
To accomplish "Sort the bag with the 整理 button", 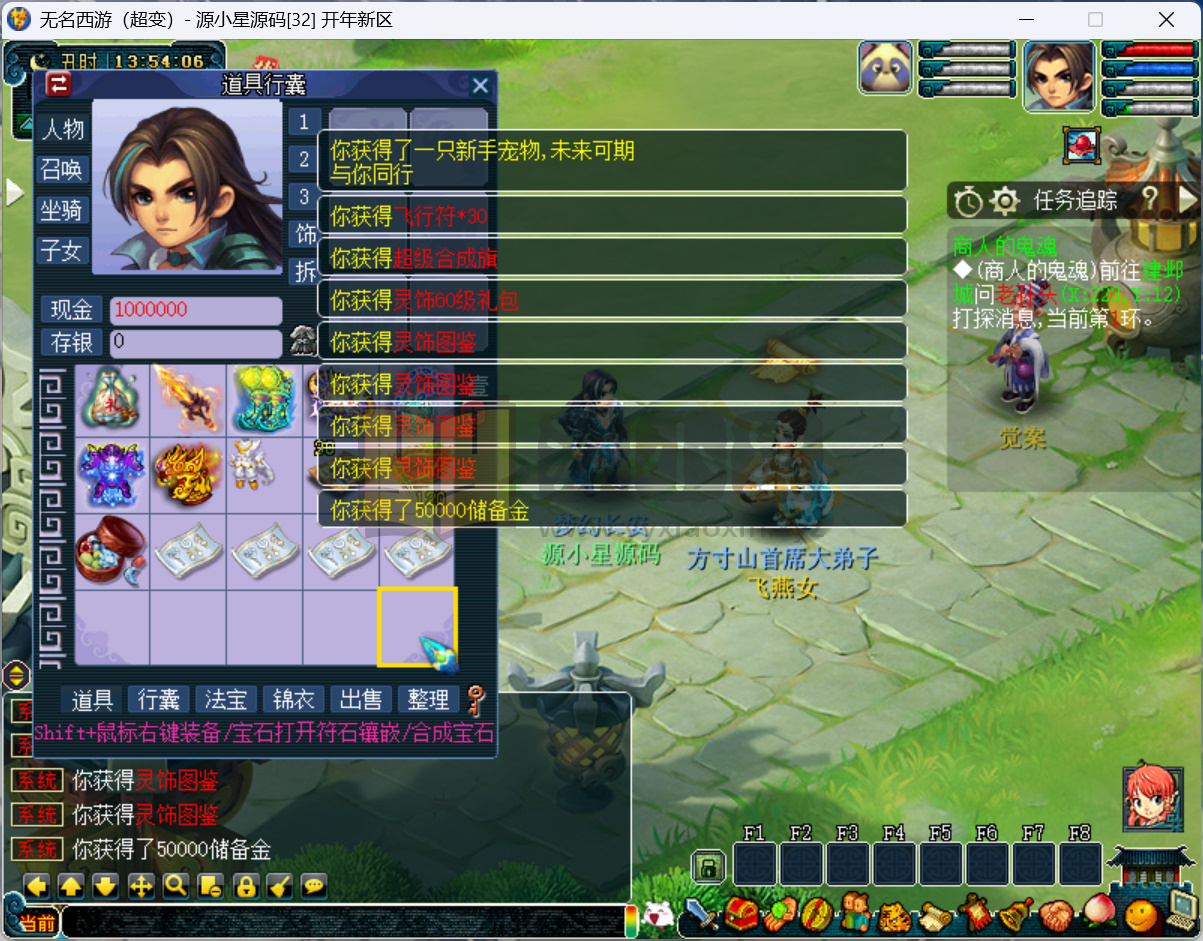I will coord(429,699).
